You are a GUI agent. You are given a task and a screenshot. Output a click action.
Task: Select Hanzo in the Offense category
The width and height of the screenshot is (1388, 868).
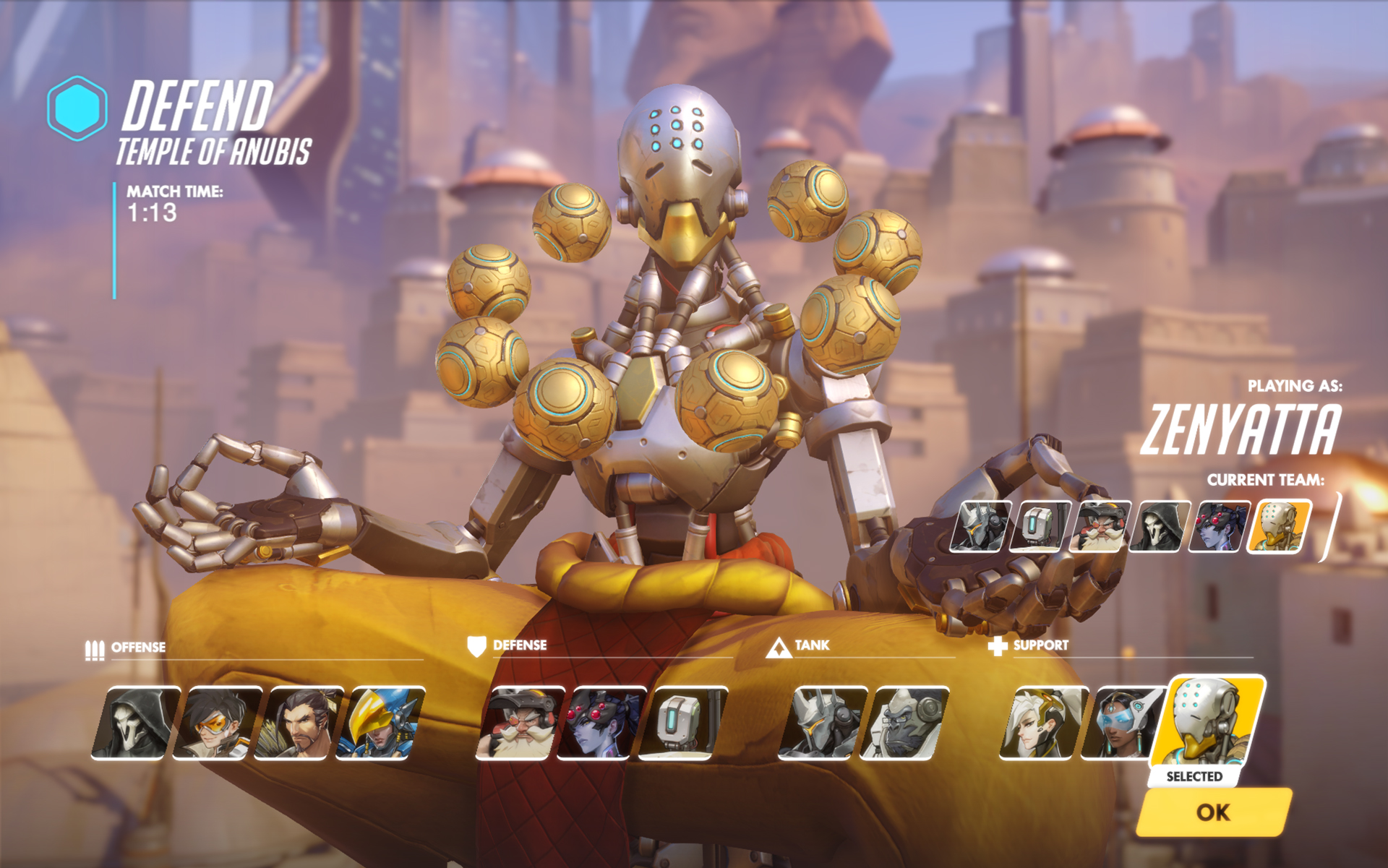pyautogui.click(x=299, y=723)
